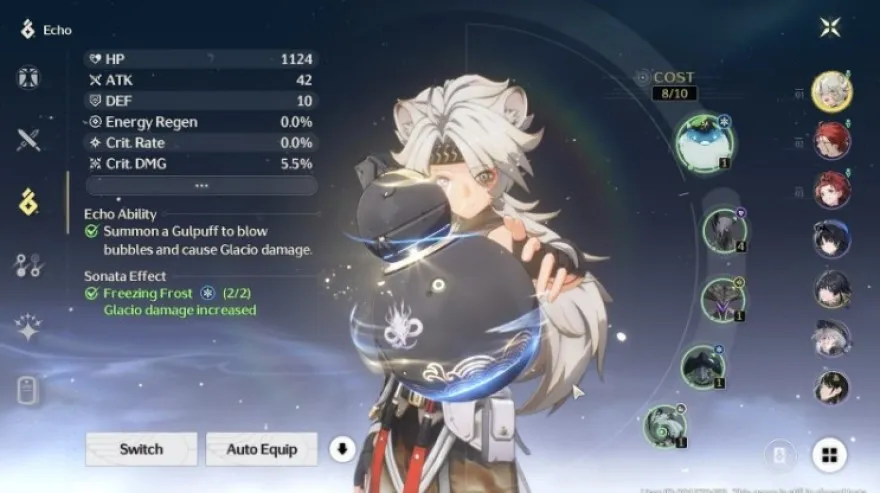The image size is (880, 493).
Task: Select the highlighted Echo tab in the sidebar
Action: 28,202
